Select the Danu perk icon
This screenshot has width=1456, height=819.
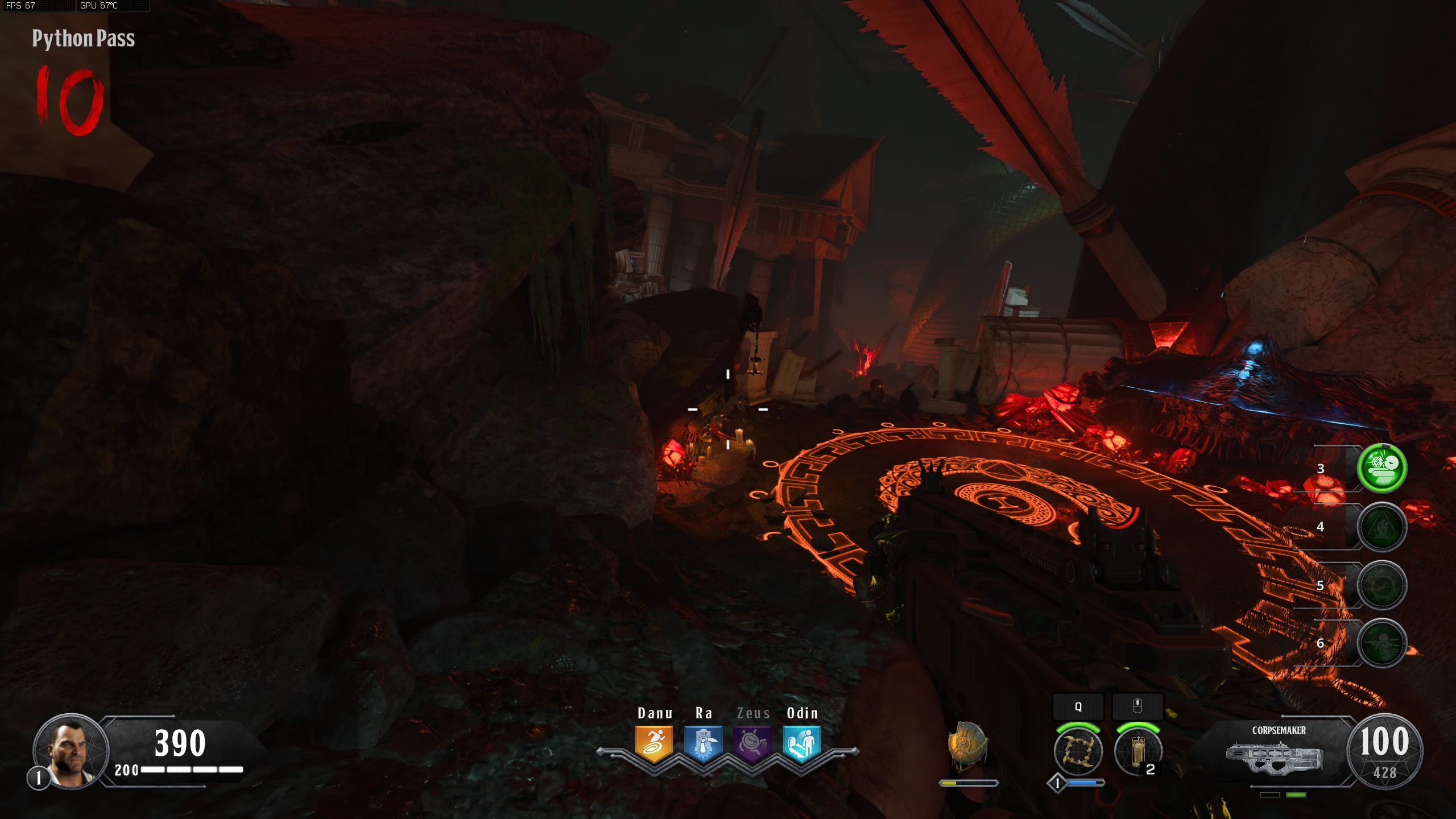point(654,743)
